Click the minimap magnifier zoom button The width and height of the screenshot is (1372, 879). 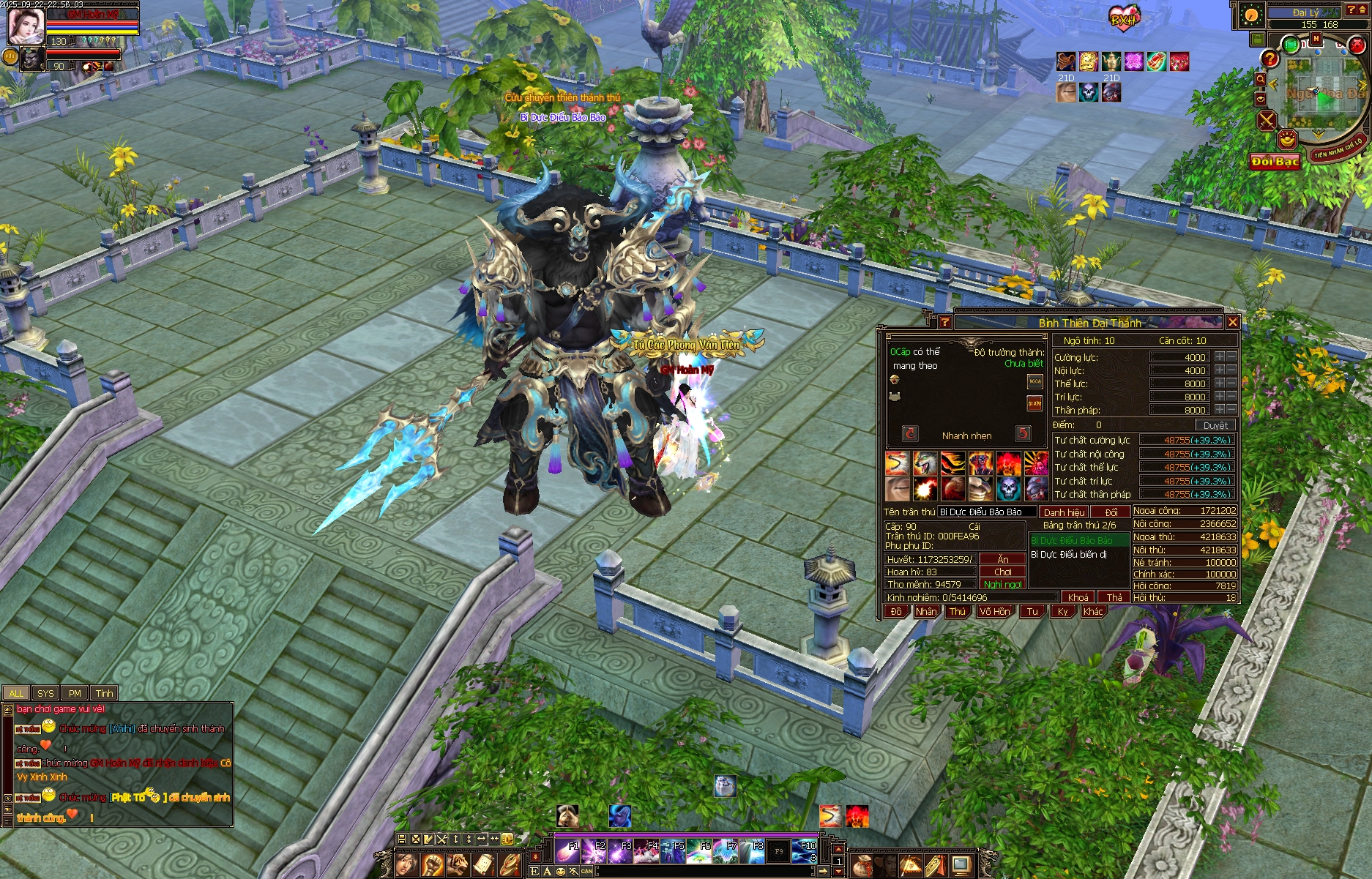click(x=1260, y=79)
